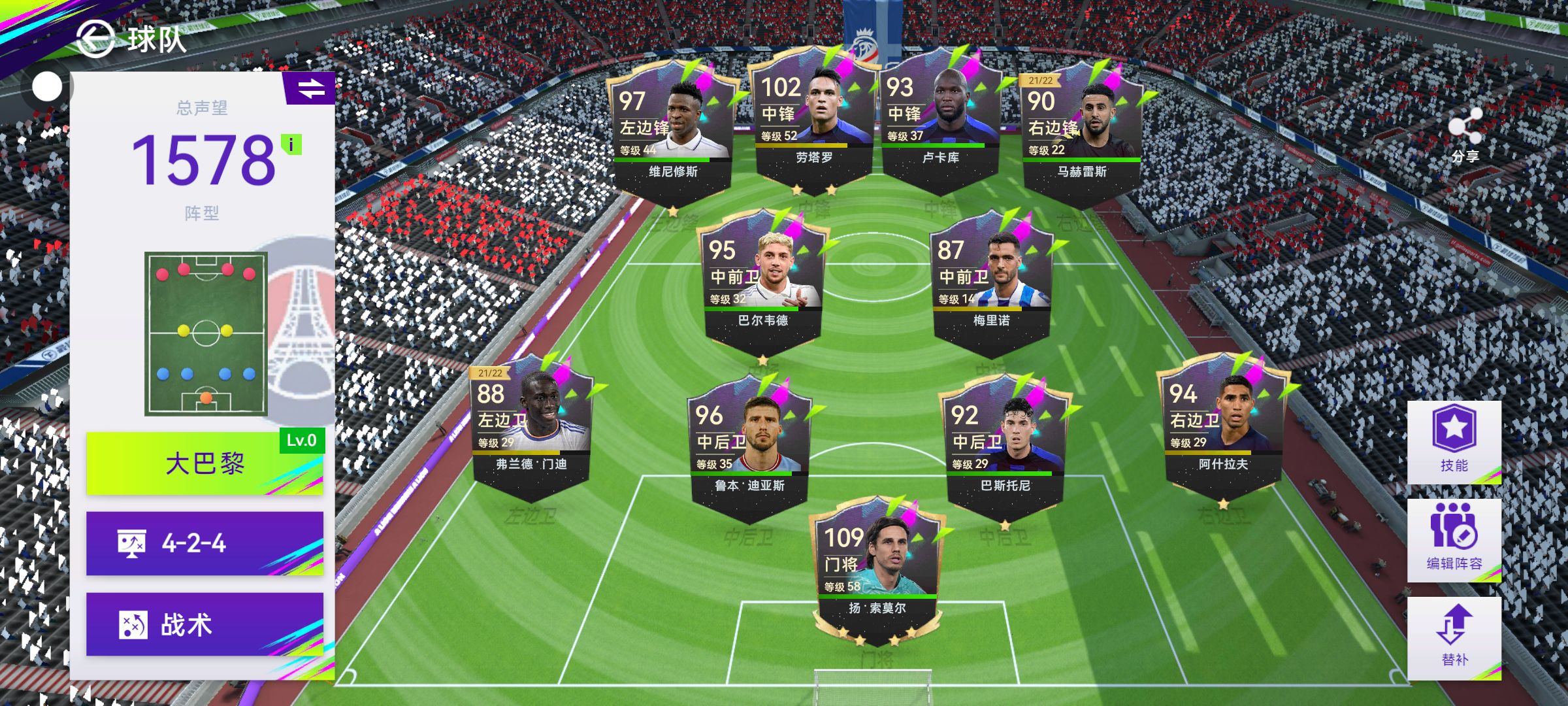
Task: Open the 大巴黎 team style button
Action: (204, 463)
